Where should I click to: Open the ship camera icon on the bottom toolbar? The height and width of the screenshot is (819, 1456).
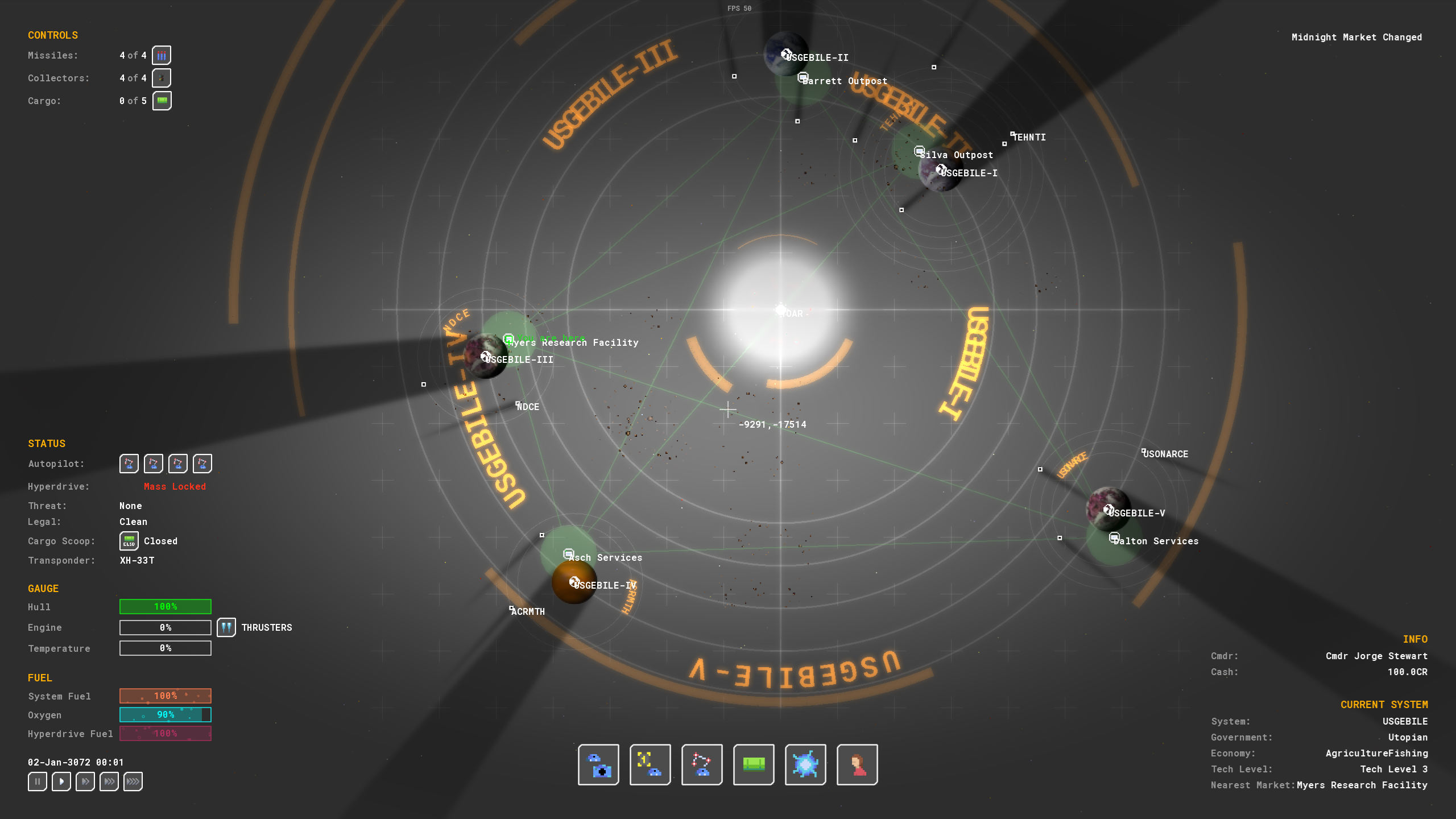[598, 764]
